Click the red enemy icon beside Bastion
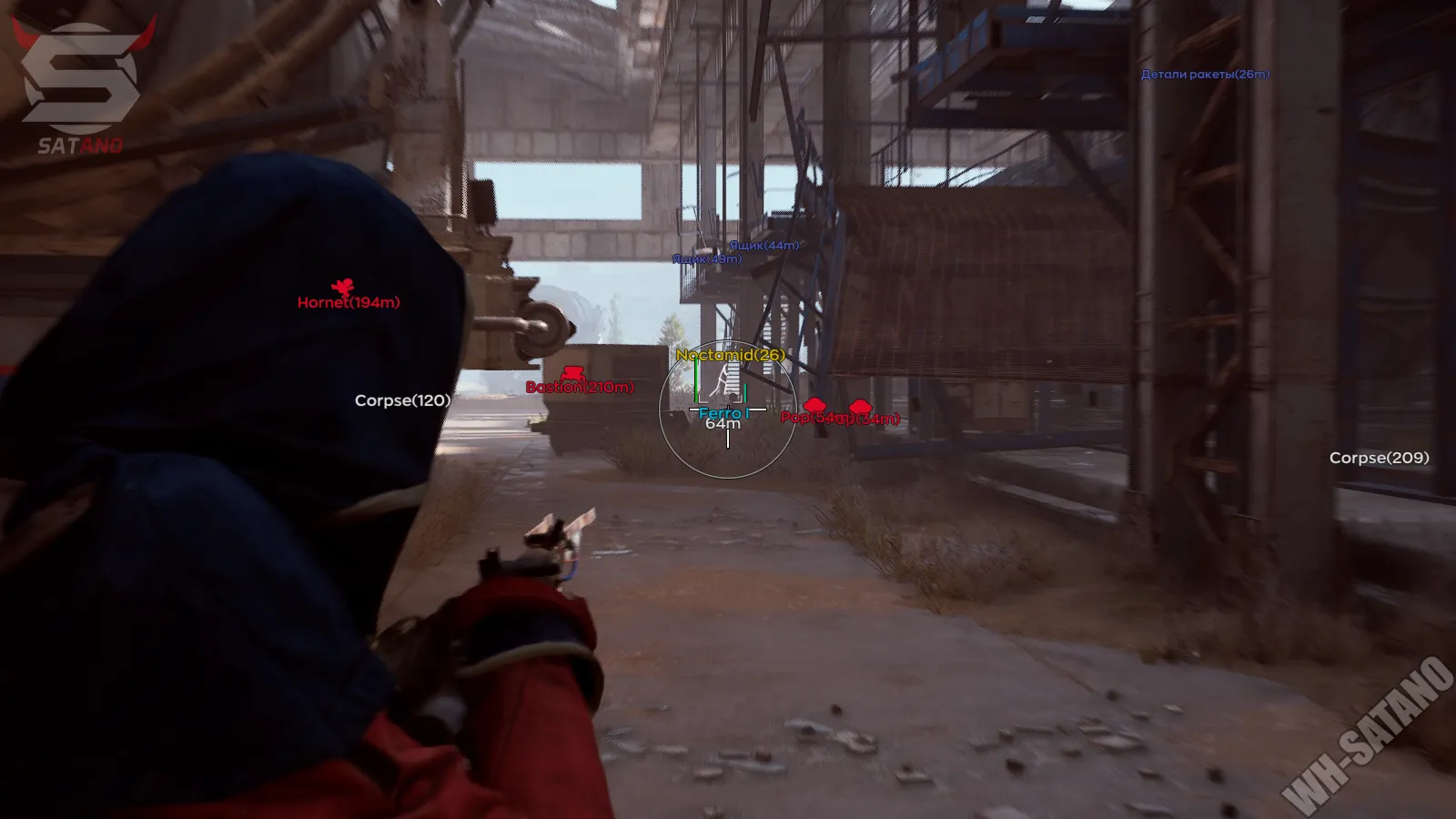 click(571, 373)
